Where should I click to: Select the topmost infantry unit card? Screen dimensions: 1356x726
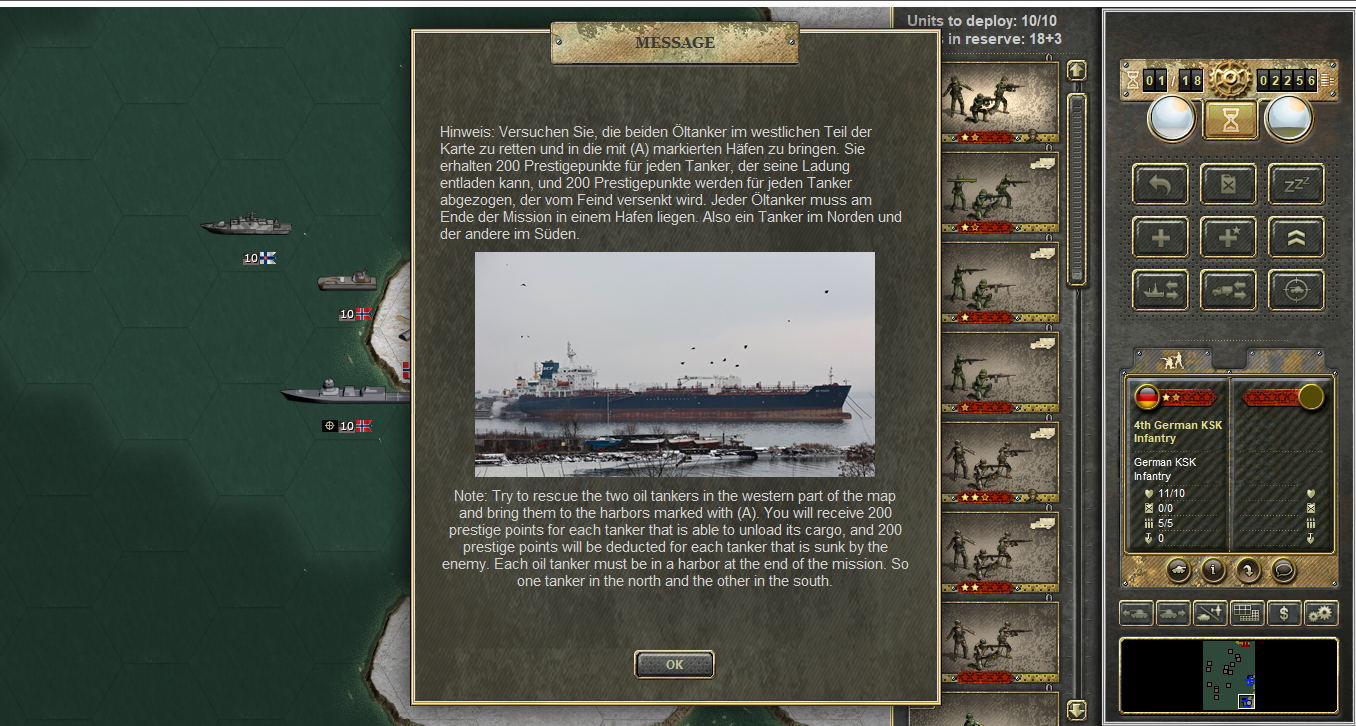coord(1000,102)
